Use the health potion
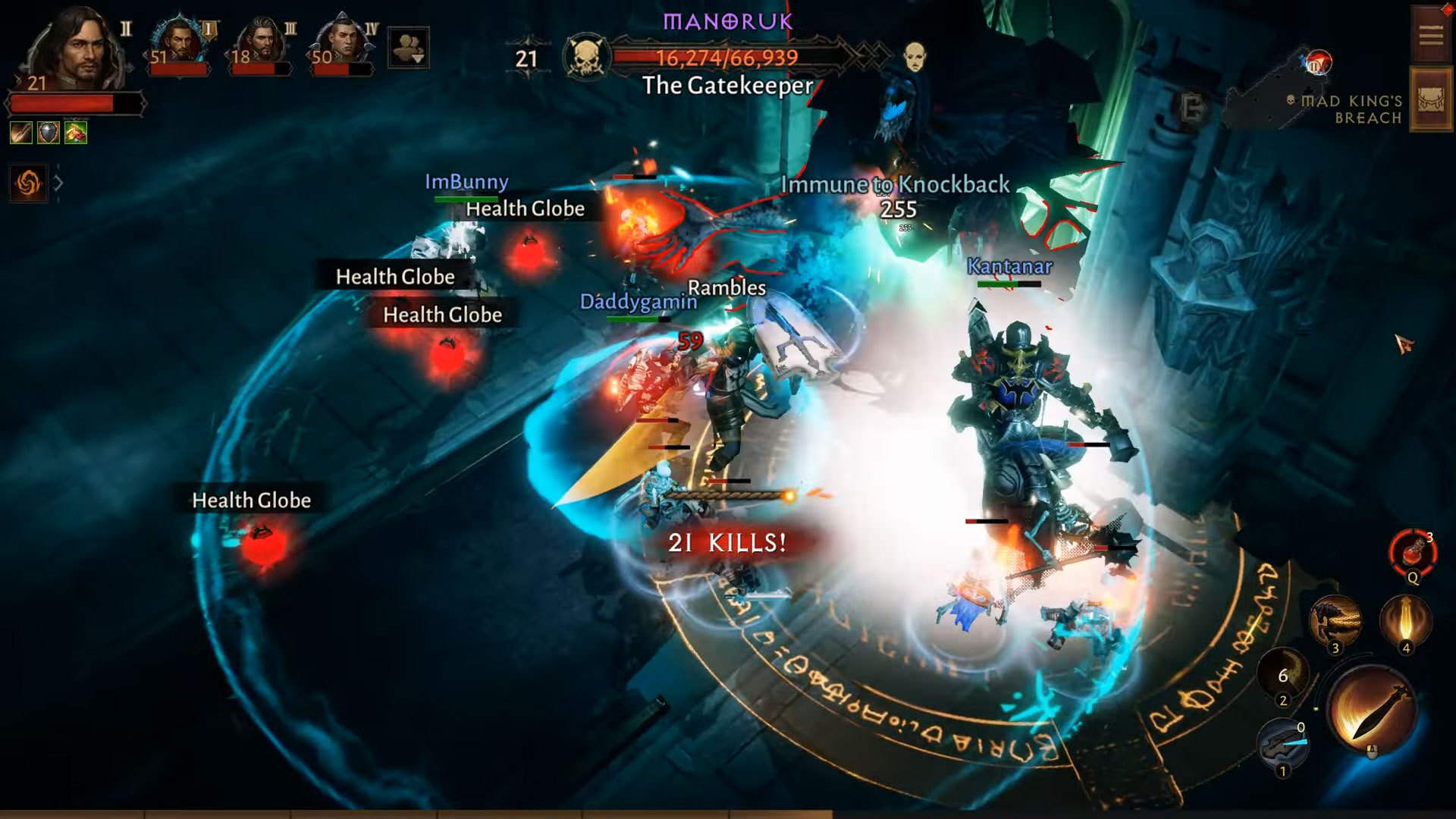The height and width of the screenshot is (819, 1456). tap(1413, 553)
